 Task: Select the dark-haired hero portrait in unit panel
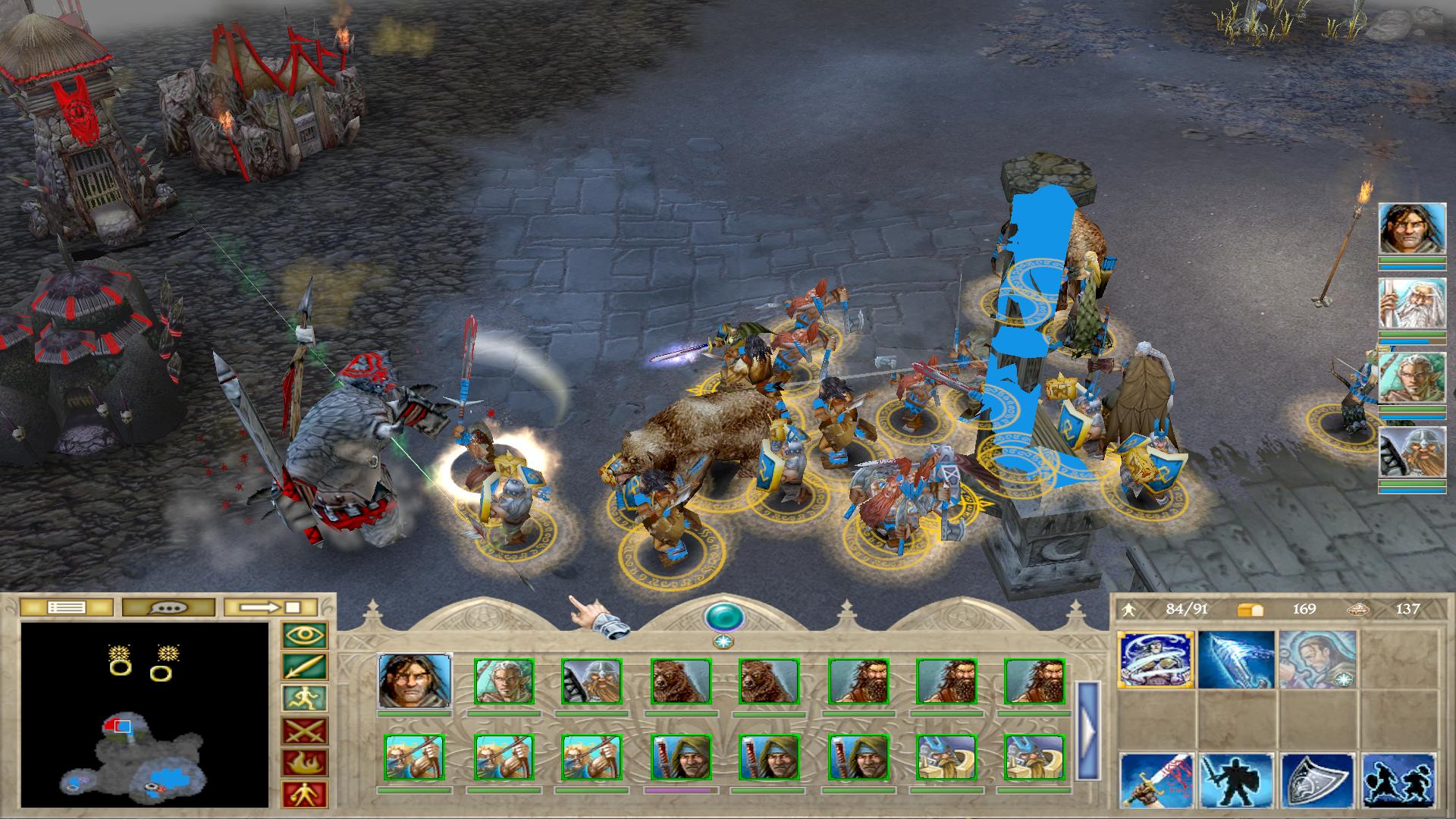point(414,681)
